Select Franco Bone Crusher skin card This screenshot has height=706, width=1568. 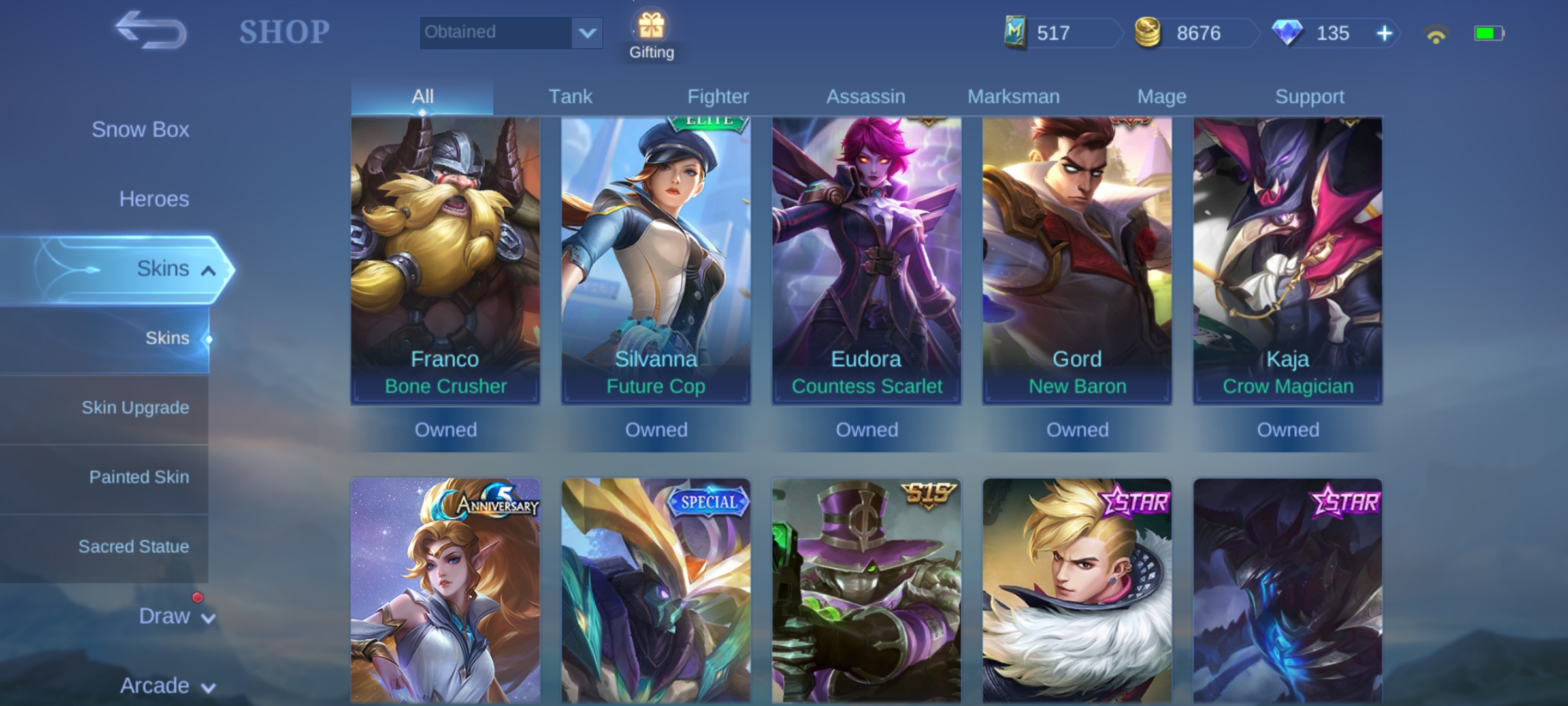click(446, 261)
